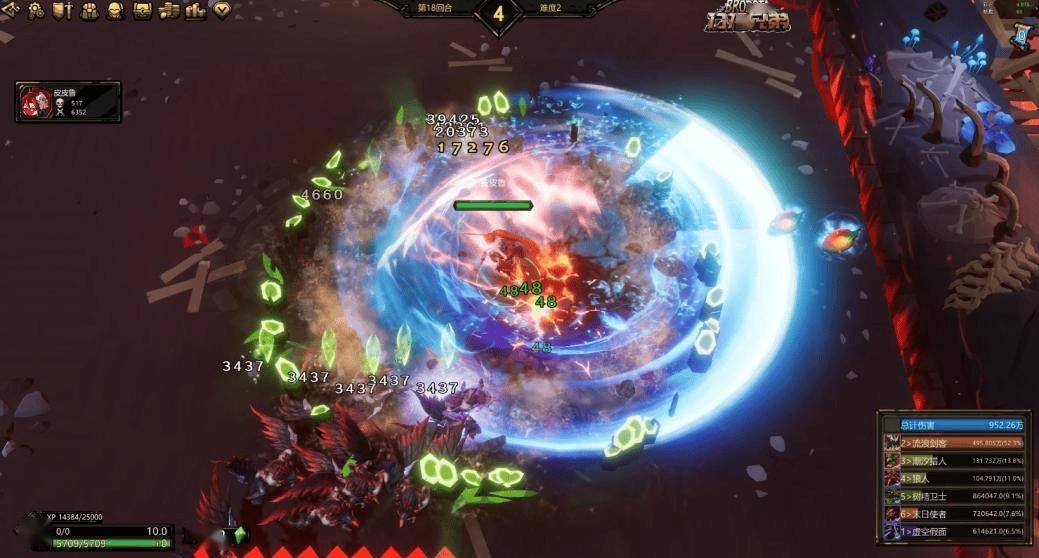This screenshot has height=558, width=1039.
Task: Show the bar chart statistics panel
Action: pos(194,11)
